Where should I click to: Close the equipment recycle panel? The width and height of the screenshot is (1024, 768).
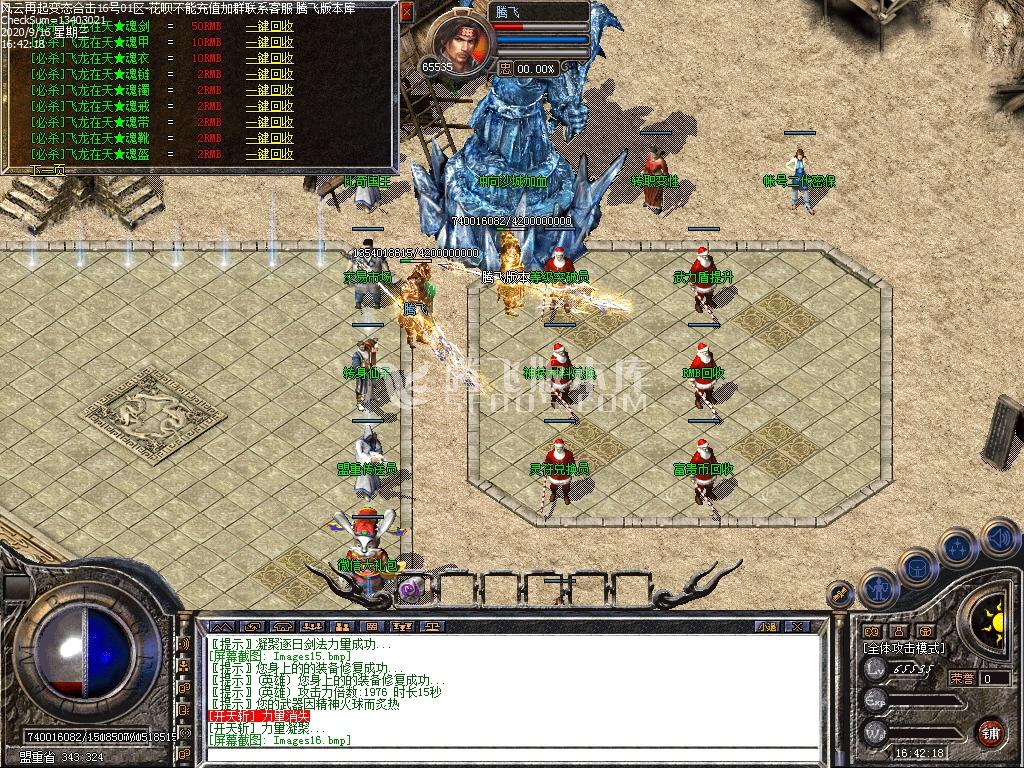coord(407,13)
